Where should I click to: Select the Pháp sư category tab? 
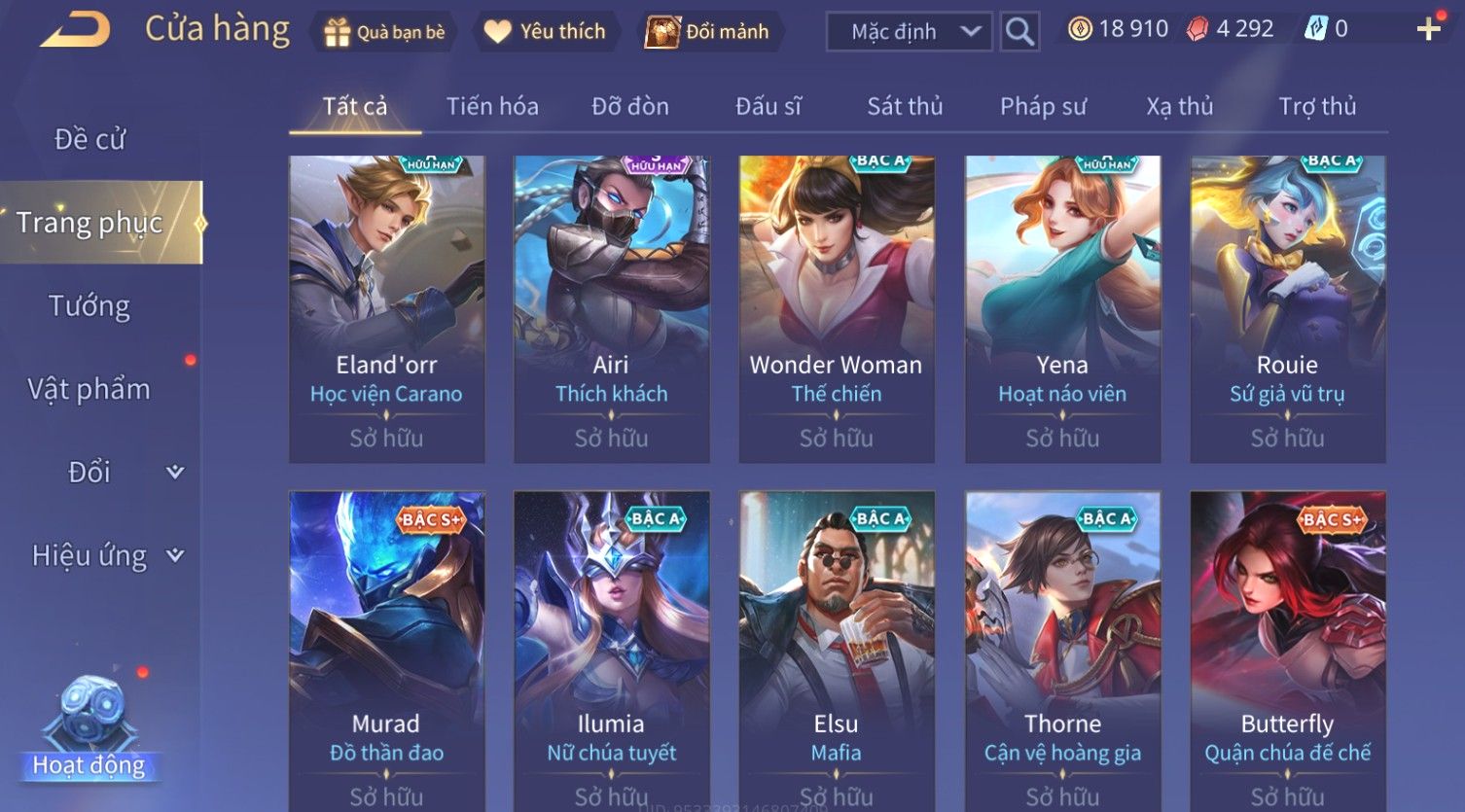click(1043, 106)
